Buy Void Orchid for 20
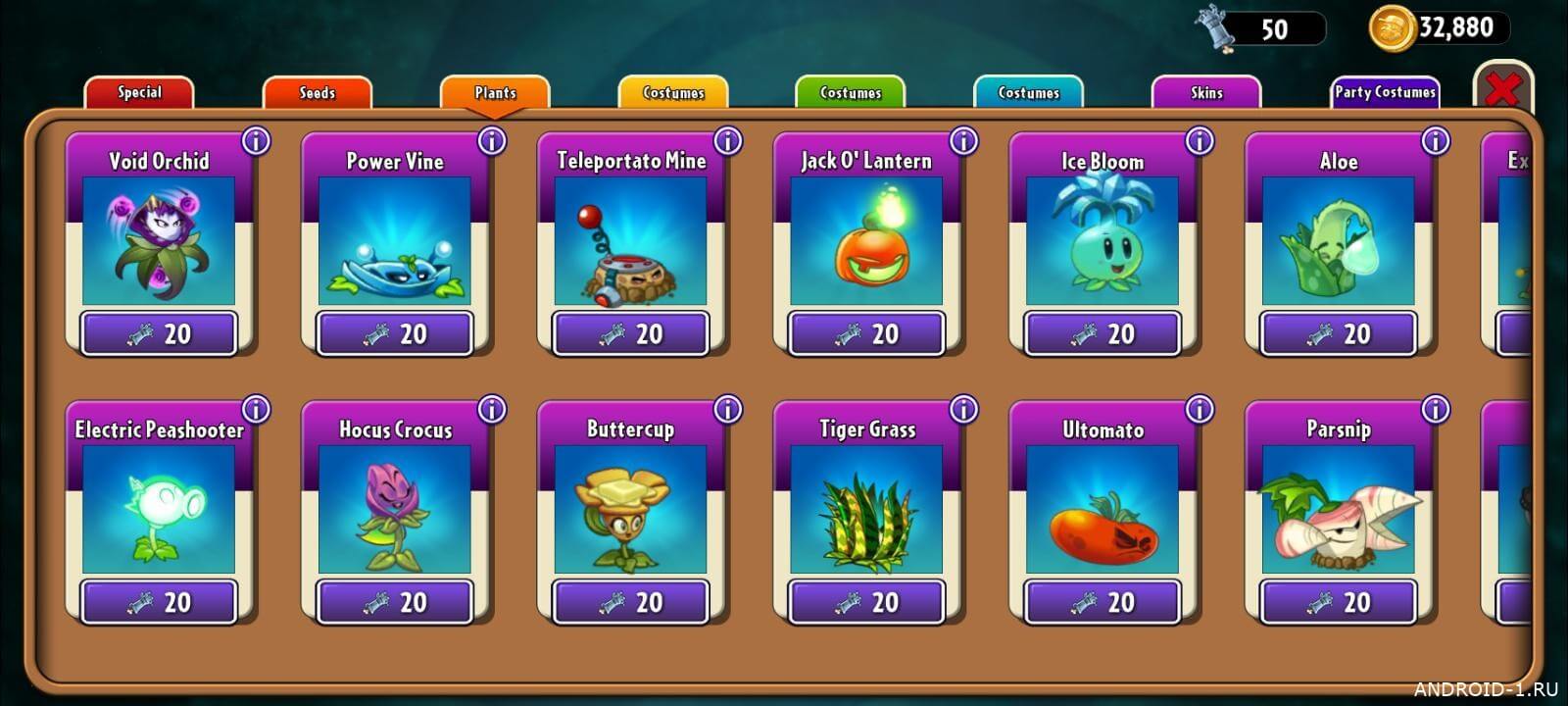Screen dimensions: 1568x706 [x=160, y=334]
